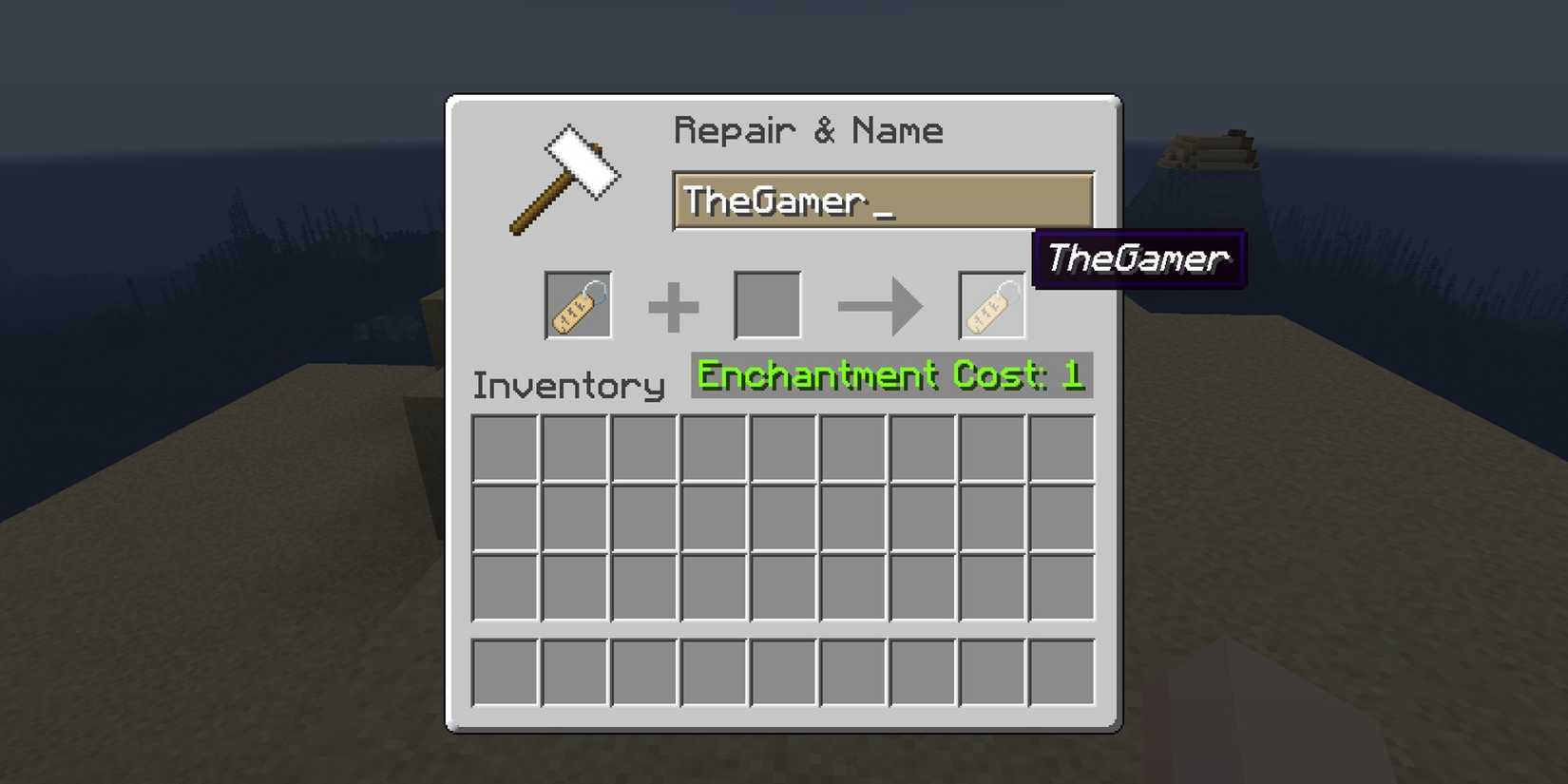Select the first inventory slot
The height and width of the screenshot is (784, 1568).
[x=503, y=448]
